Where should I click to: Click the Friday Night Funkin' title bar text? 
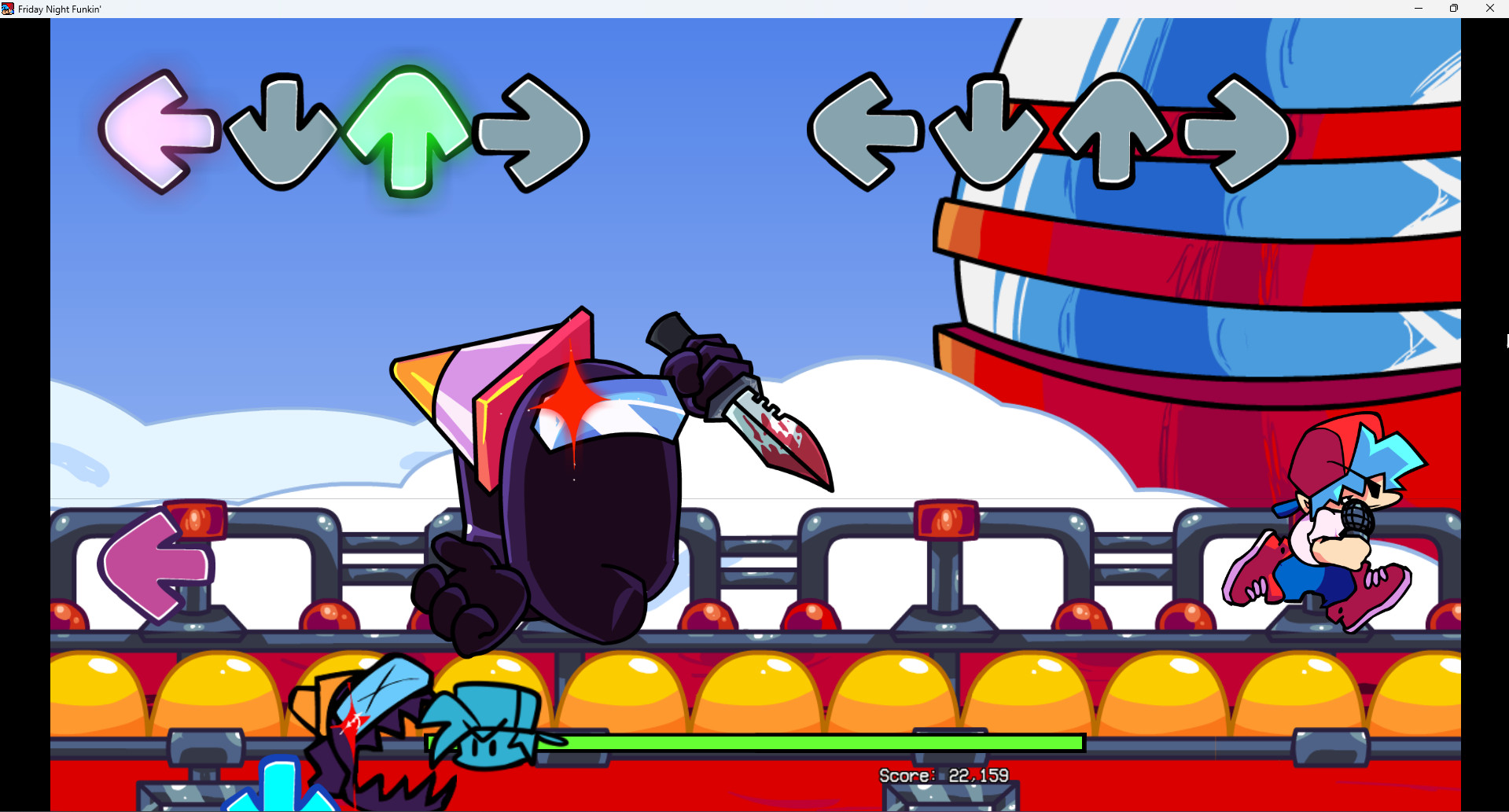coord(57,9)
